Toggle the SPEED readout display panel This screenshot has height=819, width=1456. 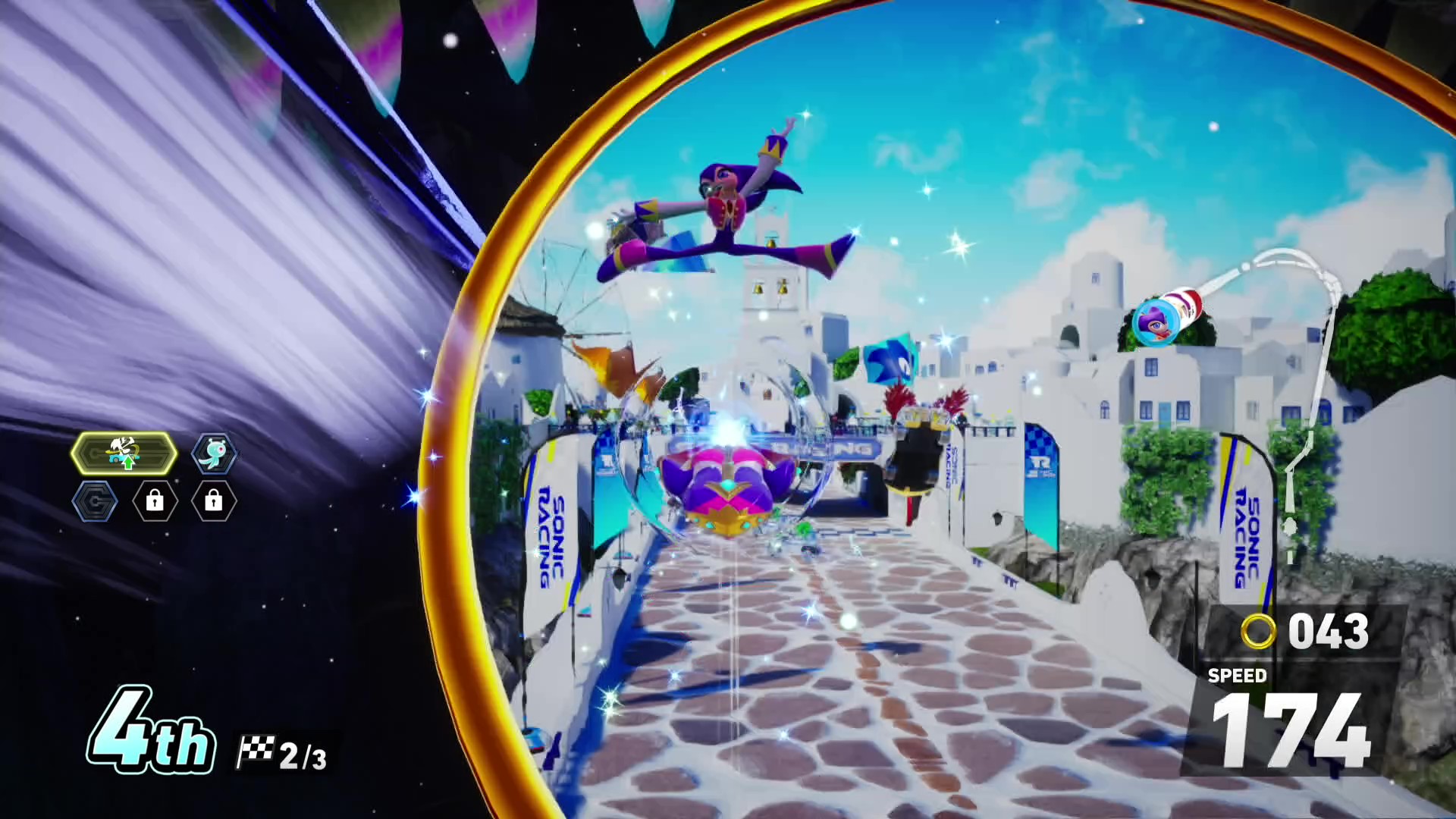click(1238, 676)
